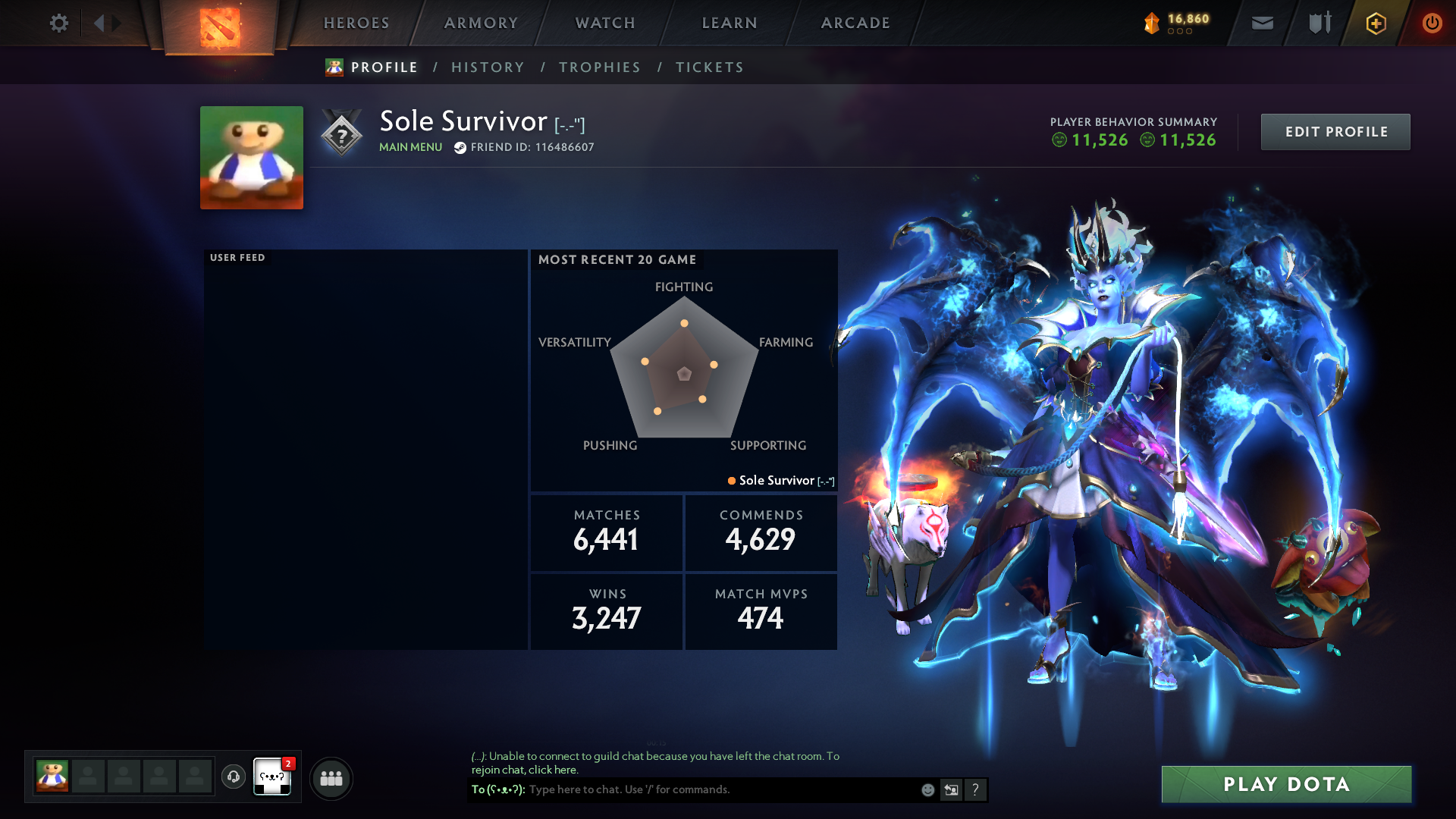Open Dota Plus with the gold hexagon icon

1375,23
